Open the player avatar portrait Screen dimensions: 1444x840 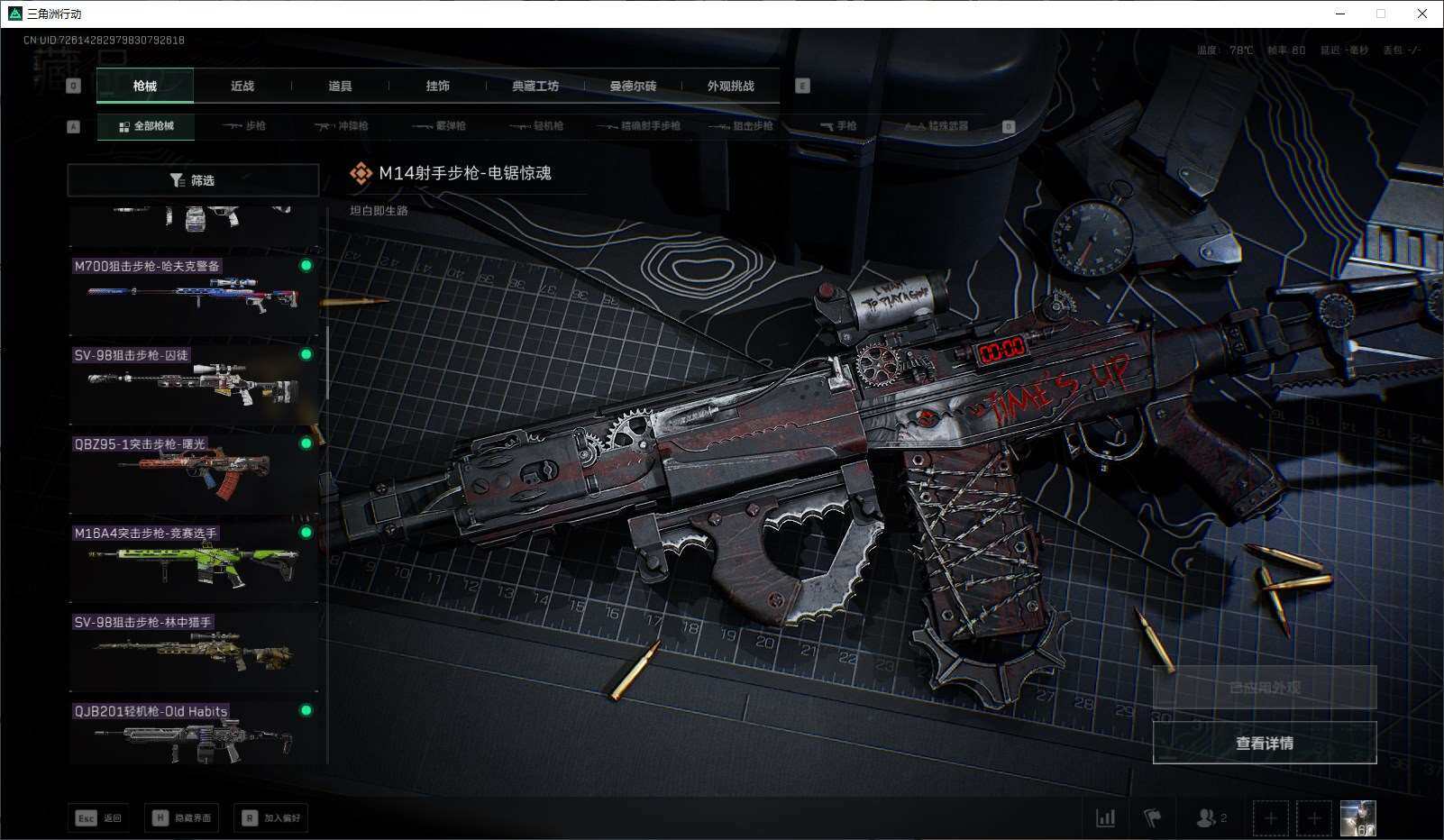[1357, 817]
